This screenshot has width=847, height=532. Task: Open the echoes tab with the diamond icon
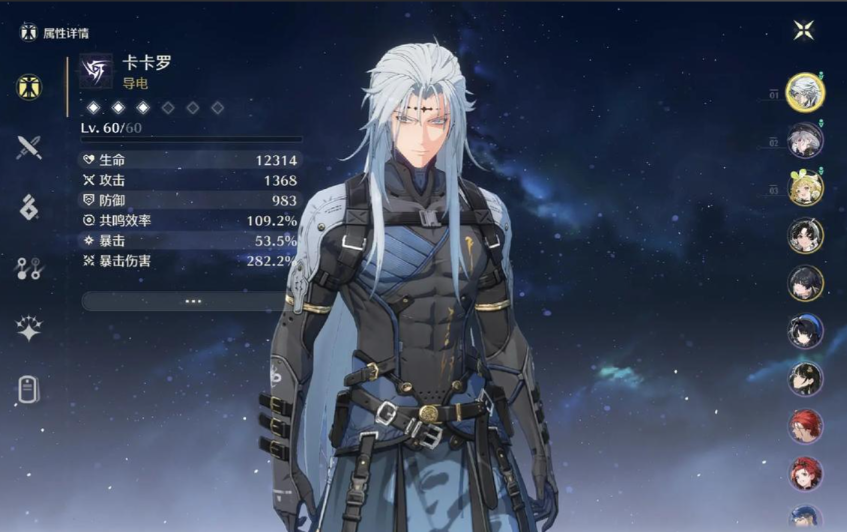[x=29, y=207]
